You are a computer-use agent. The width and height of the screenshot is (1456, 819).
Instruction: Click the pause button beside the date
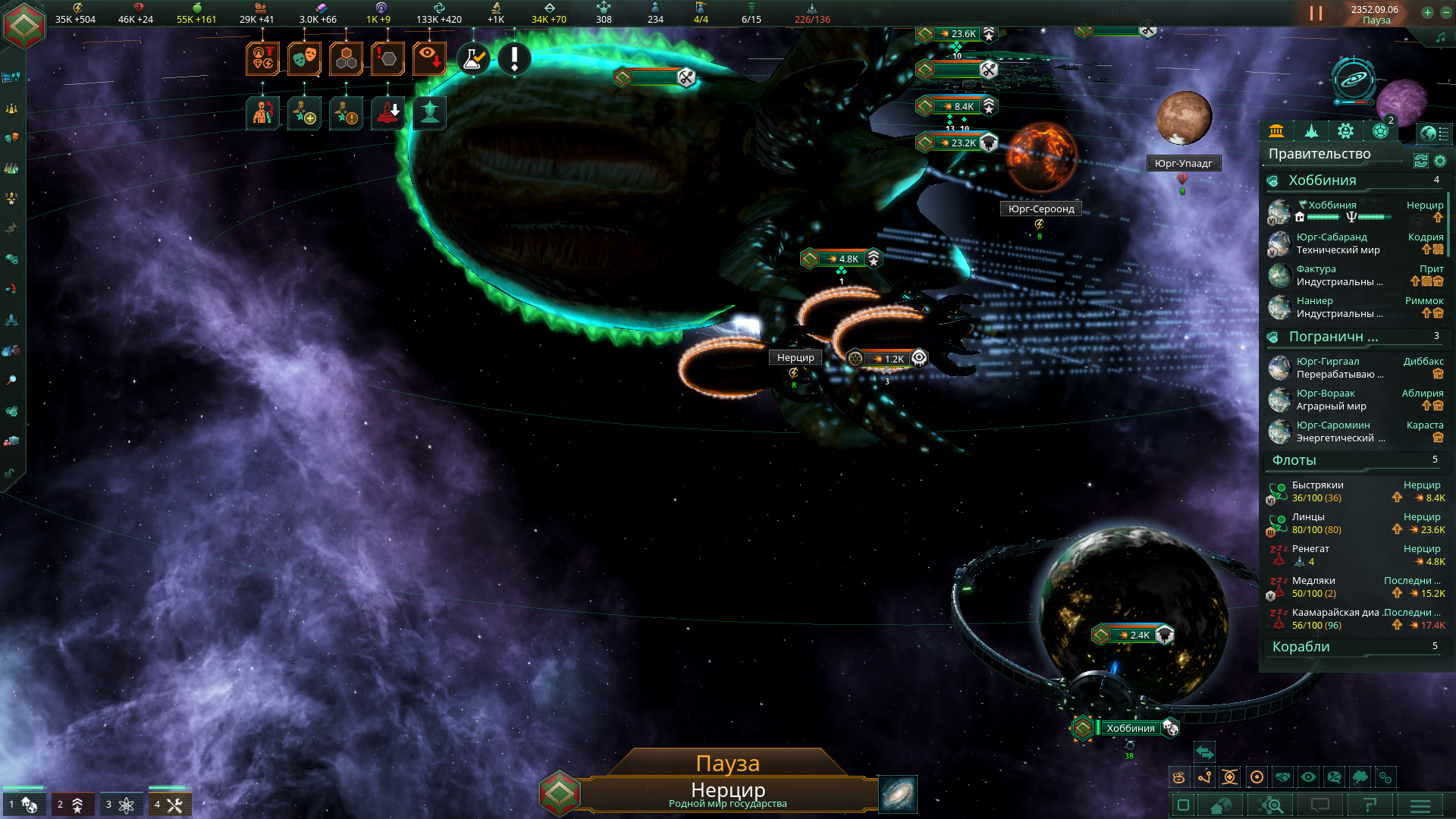click(1316, 13)
